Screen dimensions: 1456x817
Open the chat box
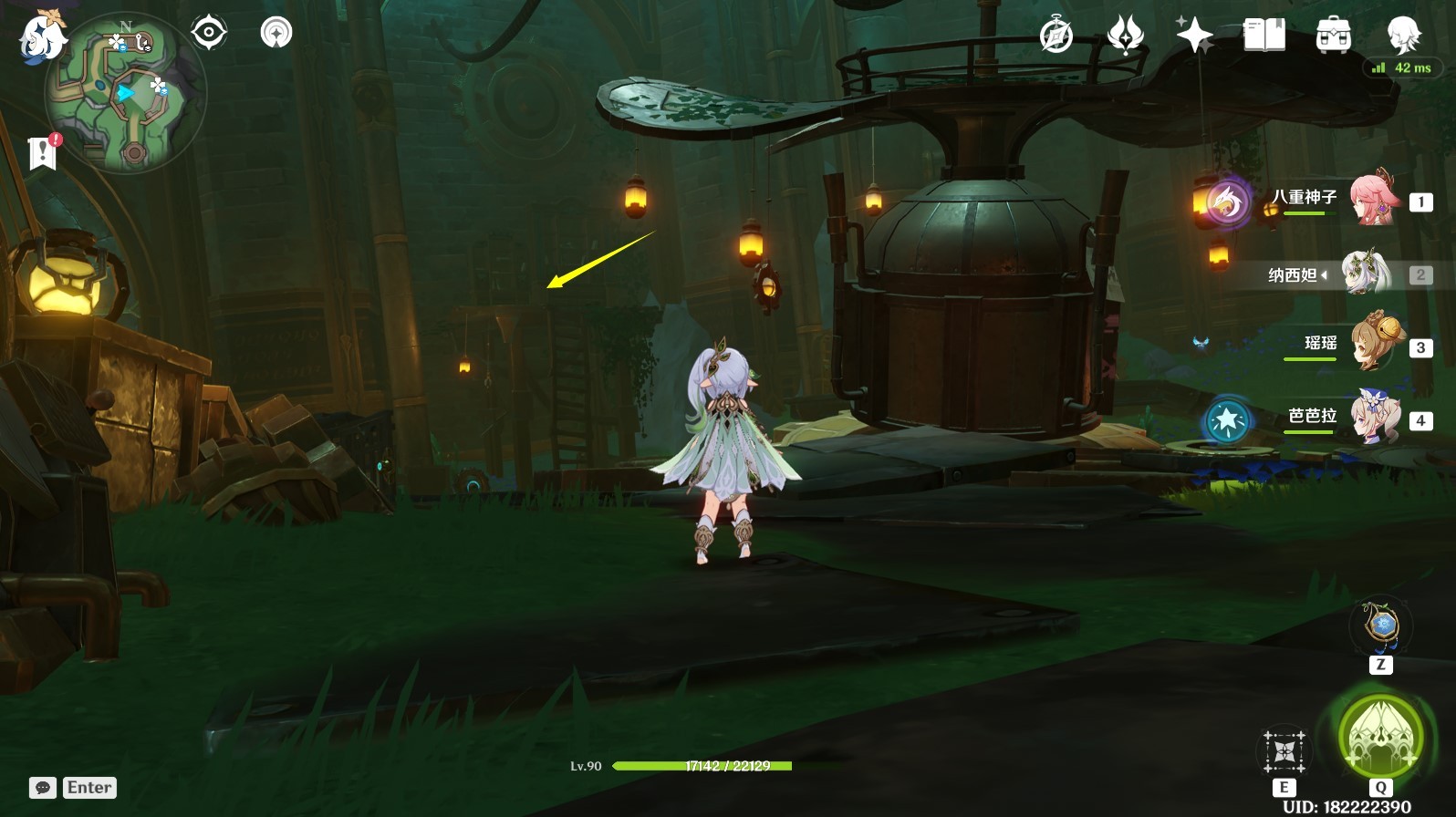pyautogui.click(x=43, y=788)
